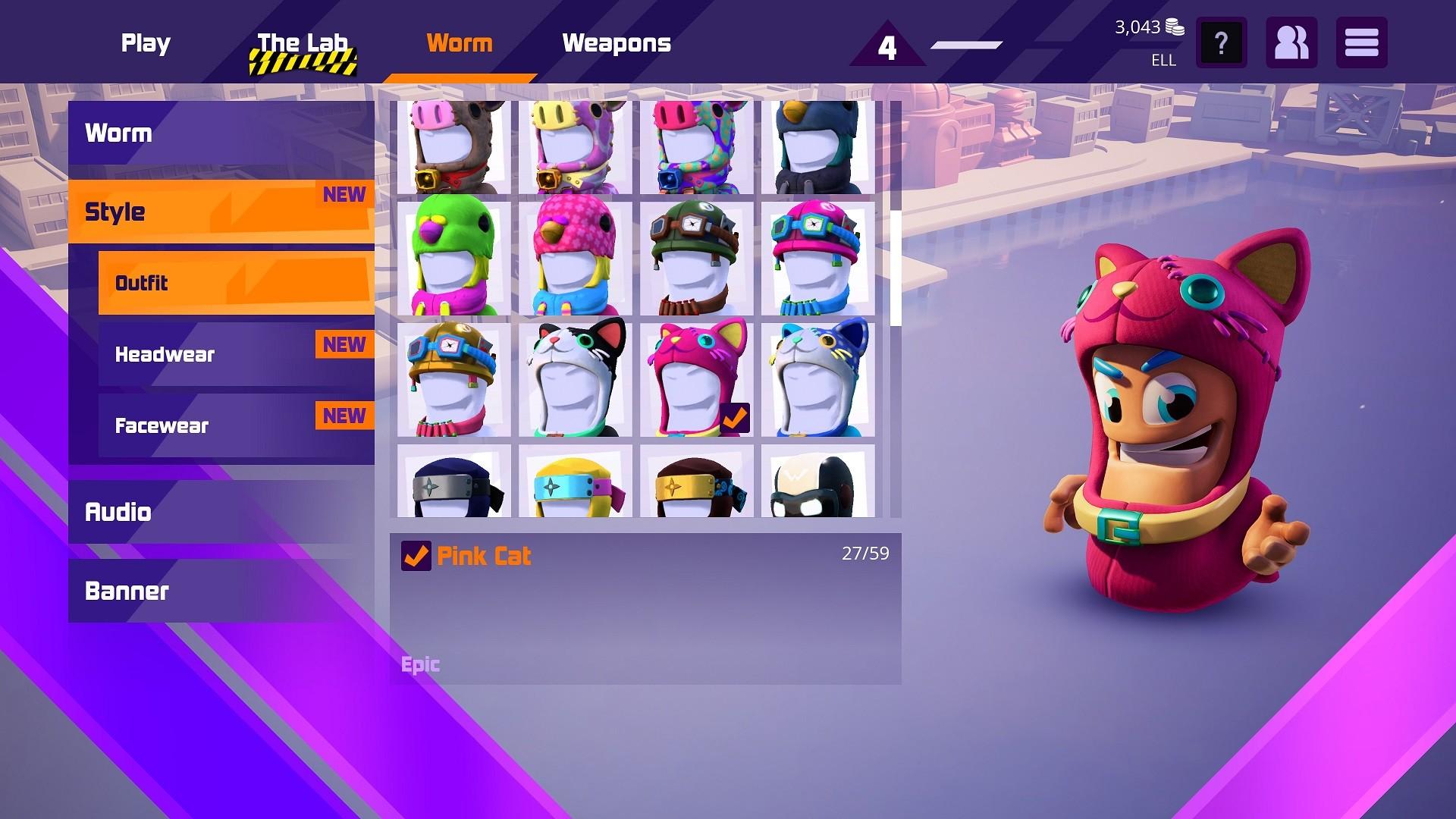The image size is (1456, 819).
Task: Choose the black and white cat outfit
Action: pyautogui.click(x=575, y=380)
